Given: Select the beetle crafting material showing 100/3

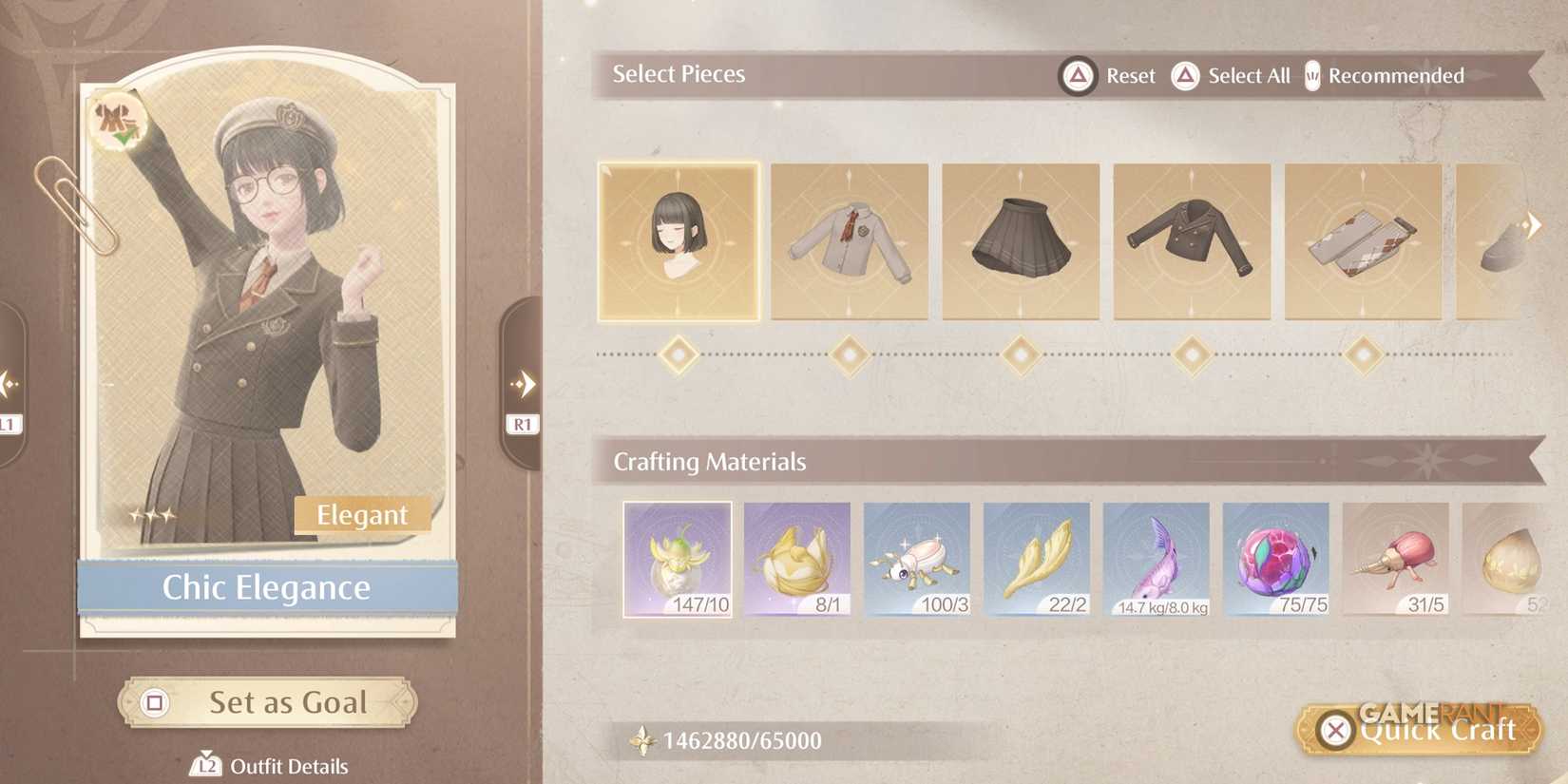Looking at the screenshot, I should [x=918, y=559].
